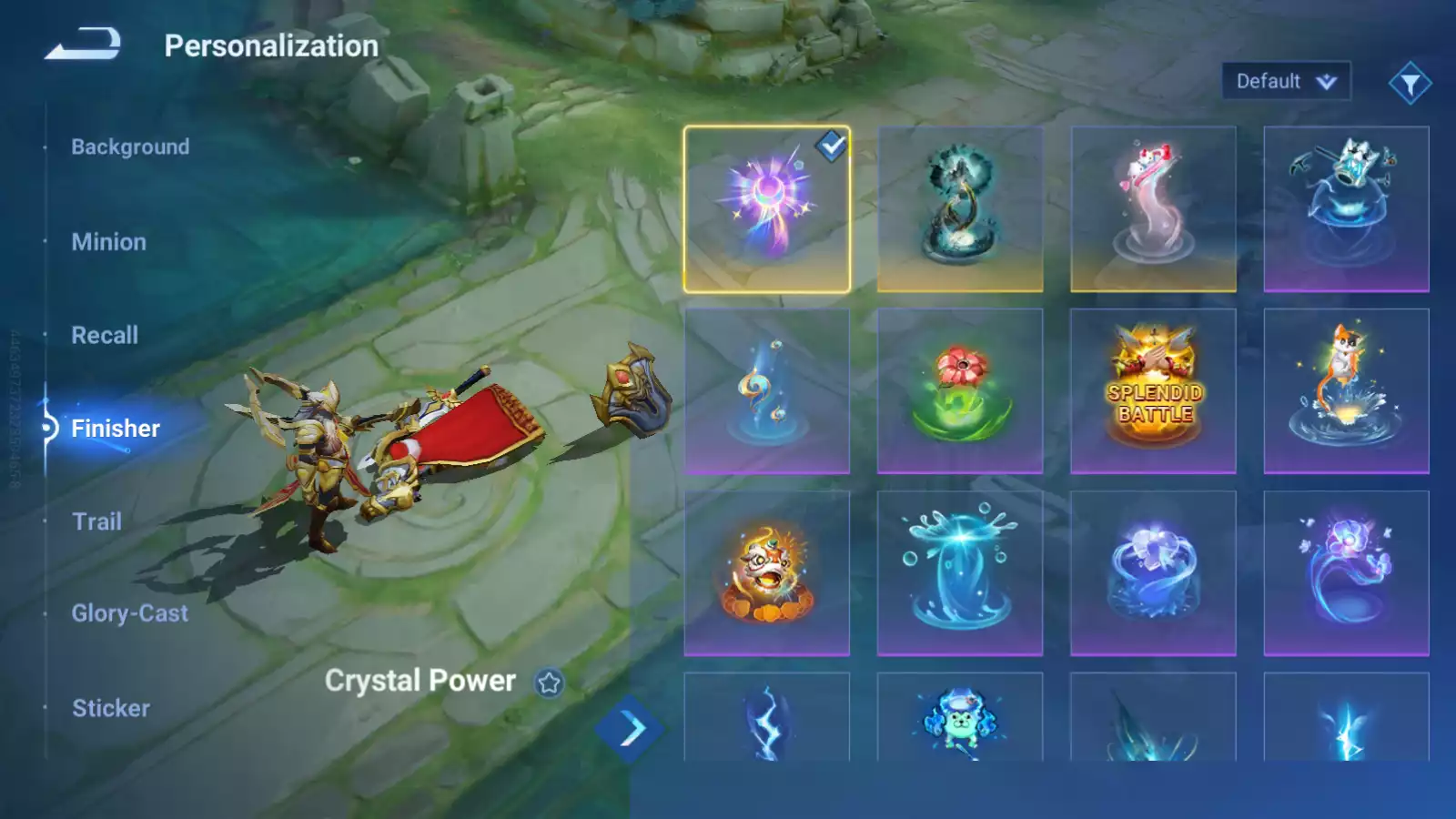Select the Recall tab
This screenshot has width=1456, height=819.
[x=105, y=335]
